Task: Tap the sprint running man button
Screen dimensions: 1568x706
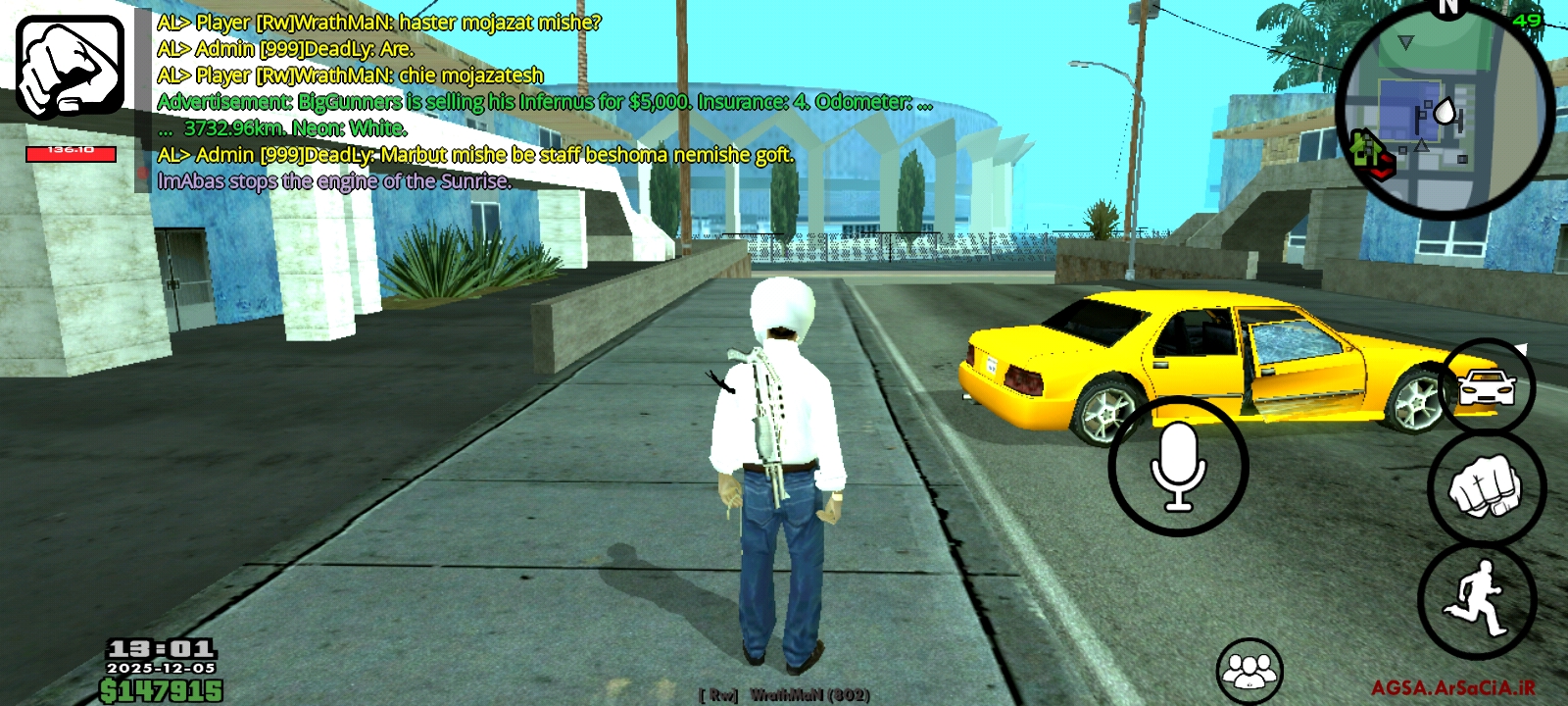Action: pyautogui.click(x=1477, y=598)
